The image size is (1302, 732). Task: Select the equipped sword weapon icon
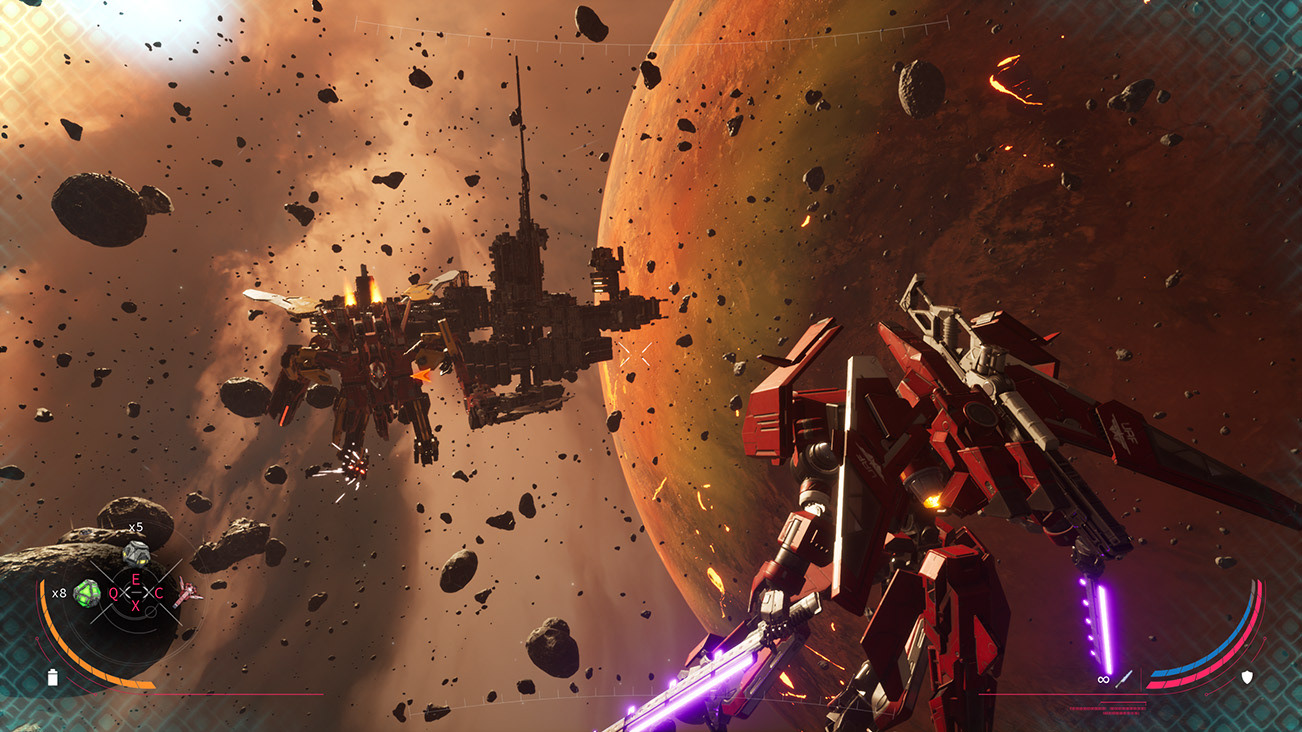1125,678
